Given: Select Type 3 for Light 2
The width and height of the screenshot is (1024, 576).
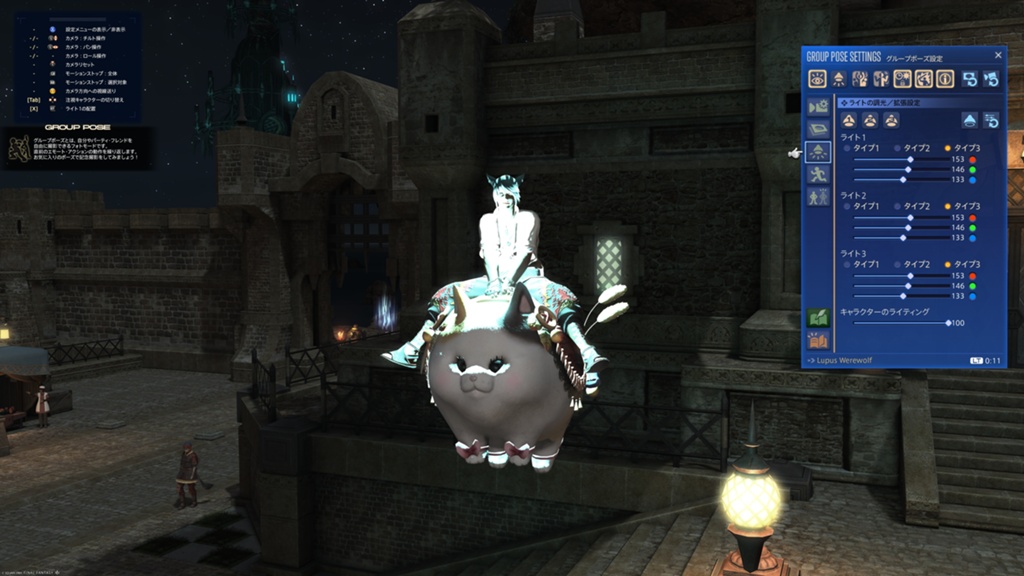Looking at the screenshot, I should 947,206.
